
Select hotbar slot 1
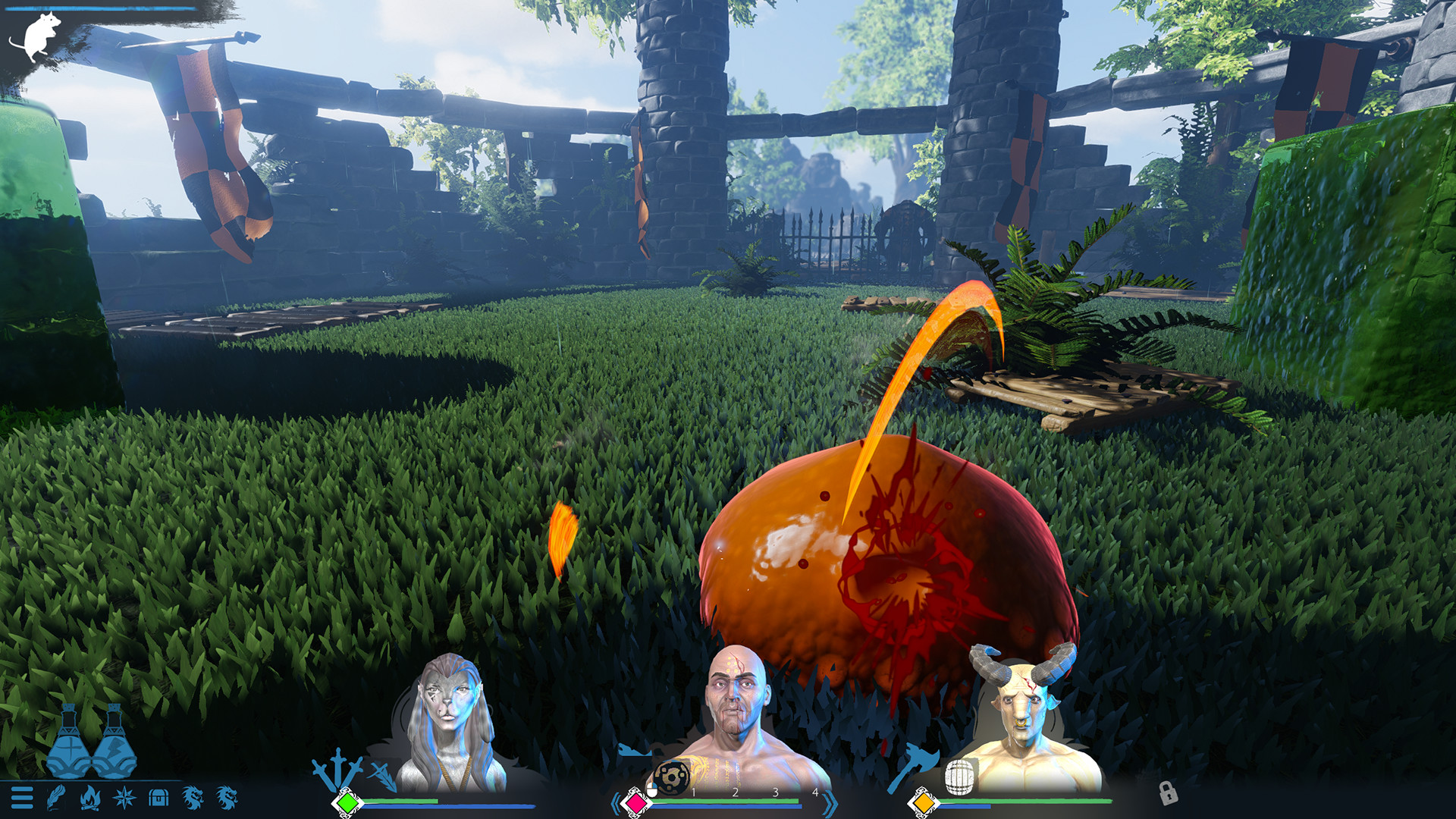coord(693,792)
